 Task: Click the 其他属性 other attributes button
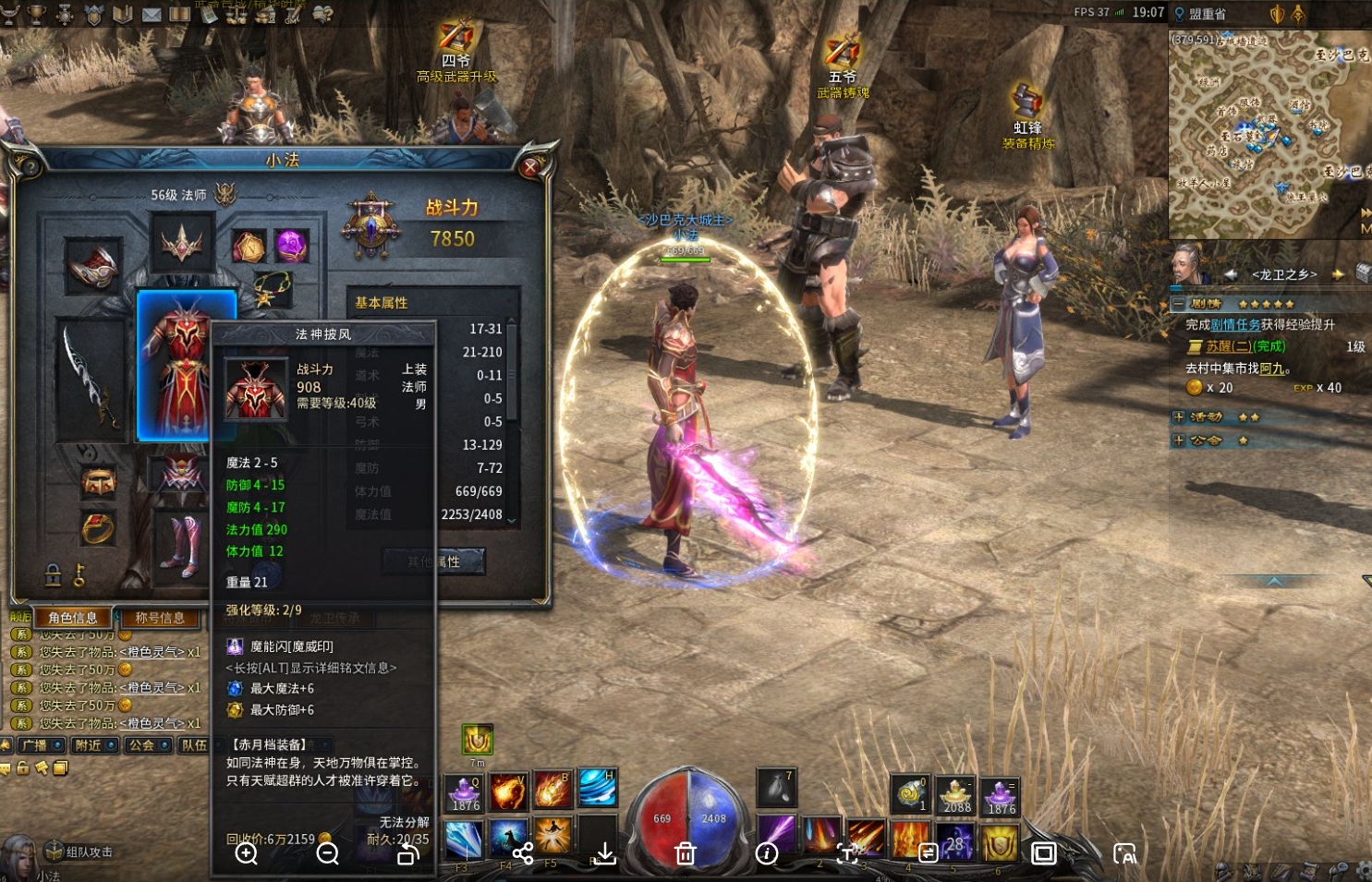click(x=434, y=562)
